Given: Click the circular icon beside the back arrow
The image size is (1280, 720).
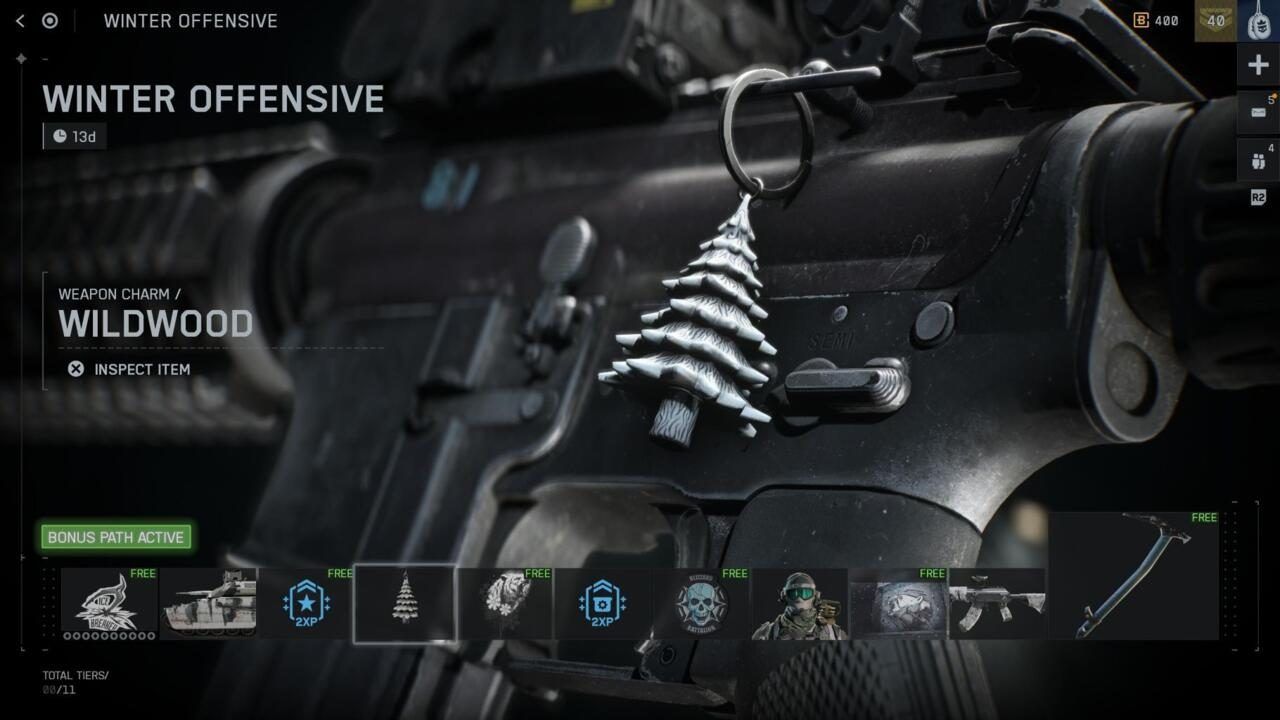Looking at the screenshot, I should point(50,21).
